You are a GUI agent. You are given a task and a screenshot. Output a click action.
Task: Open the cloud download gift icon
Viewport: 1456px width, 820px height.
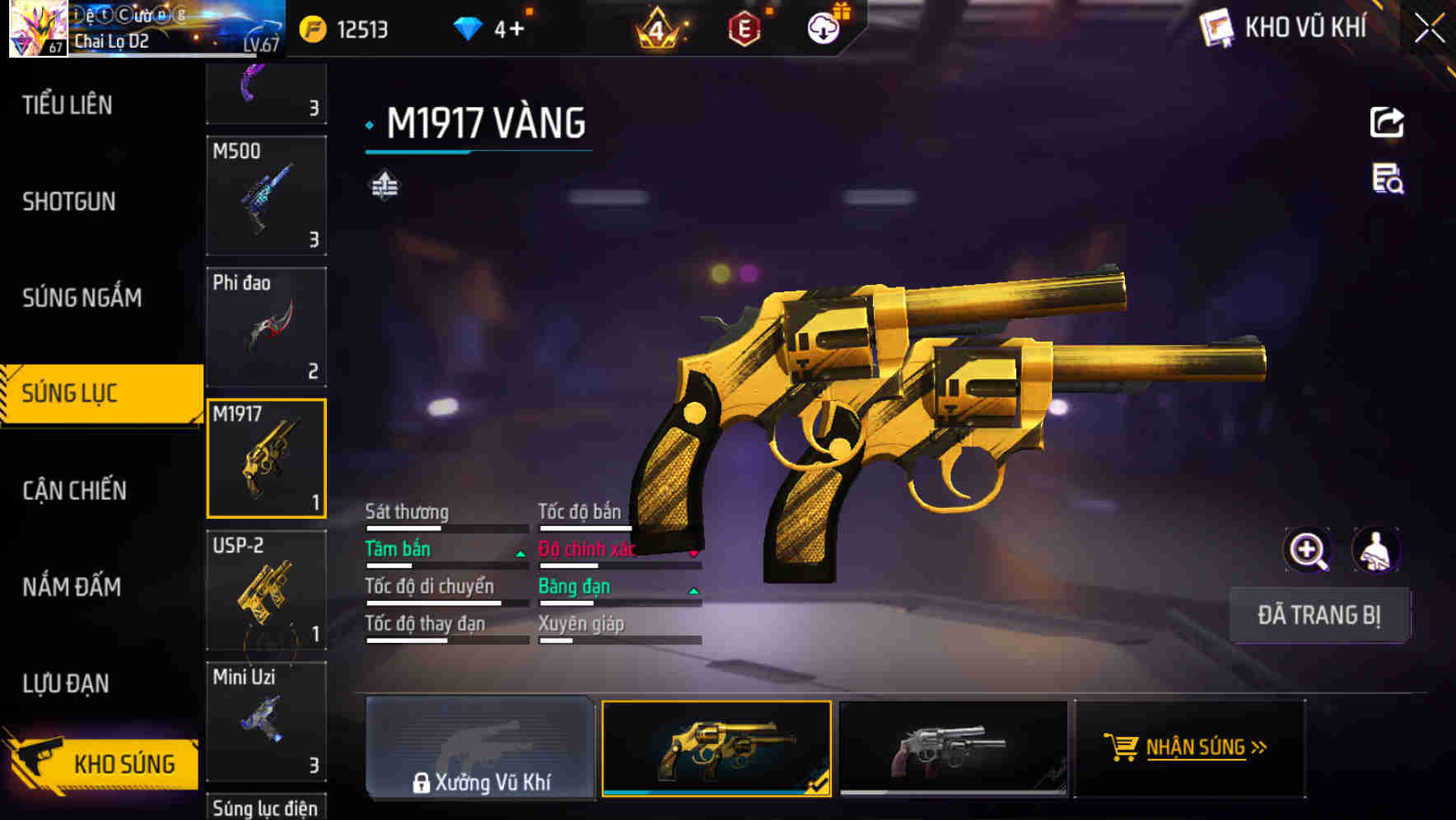[x=824, y=27]
